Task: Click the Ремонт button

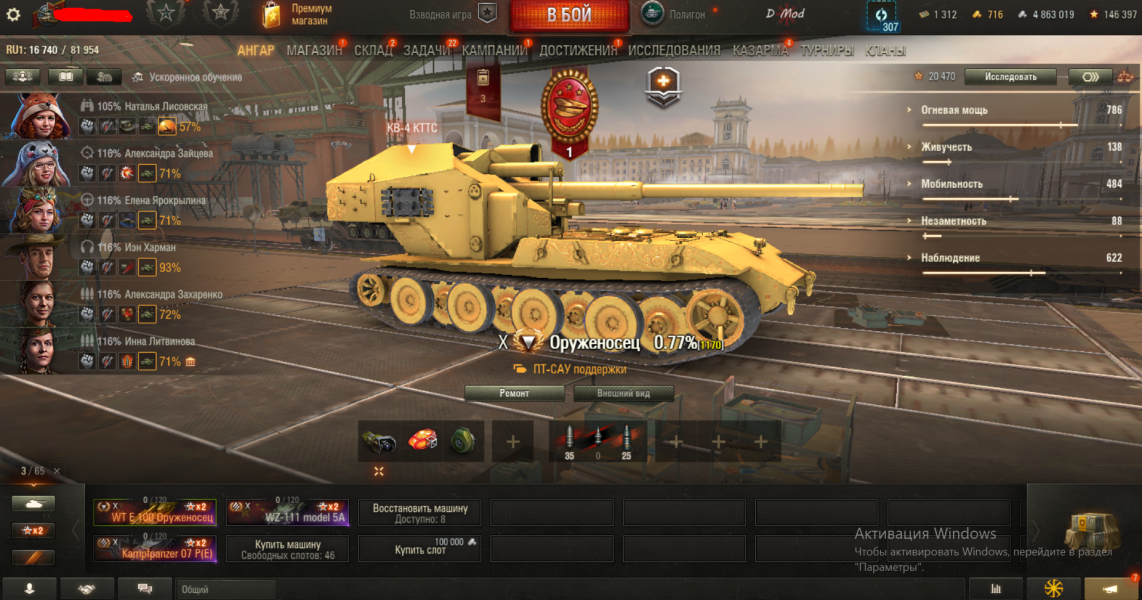Action: (x=514, y=393)
